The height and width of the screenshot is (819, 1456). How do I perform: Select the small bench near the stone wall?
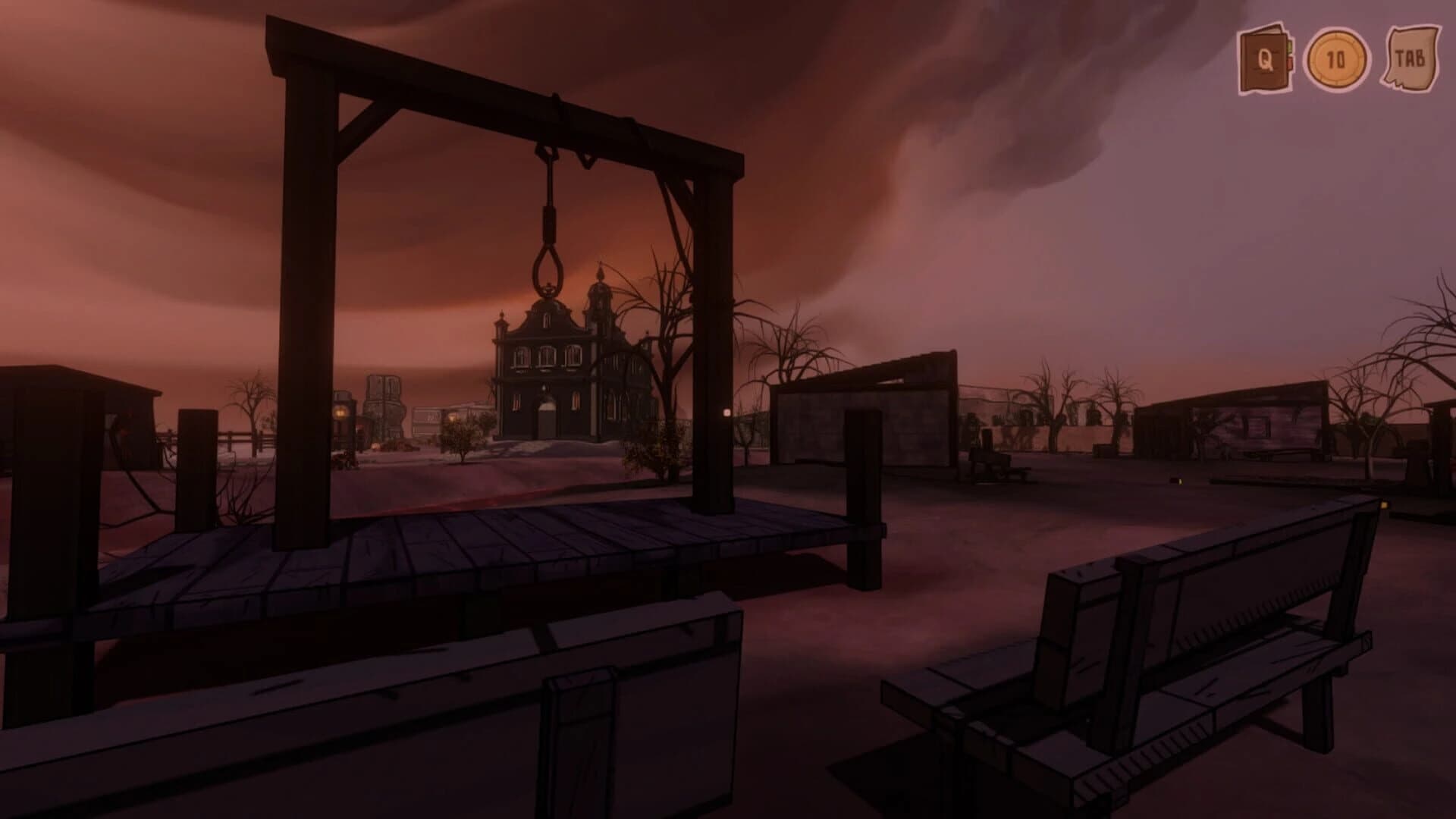pos(993,469)
